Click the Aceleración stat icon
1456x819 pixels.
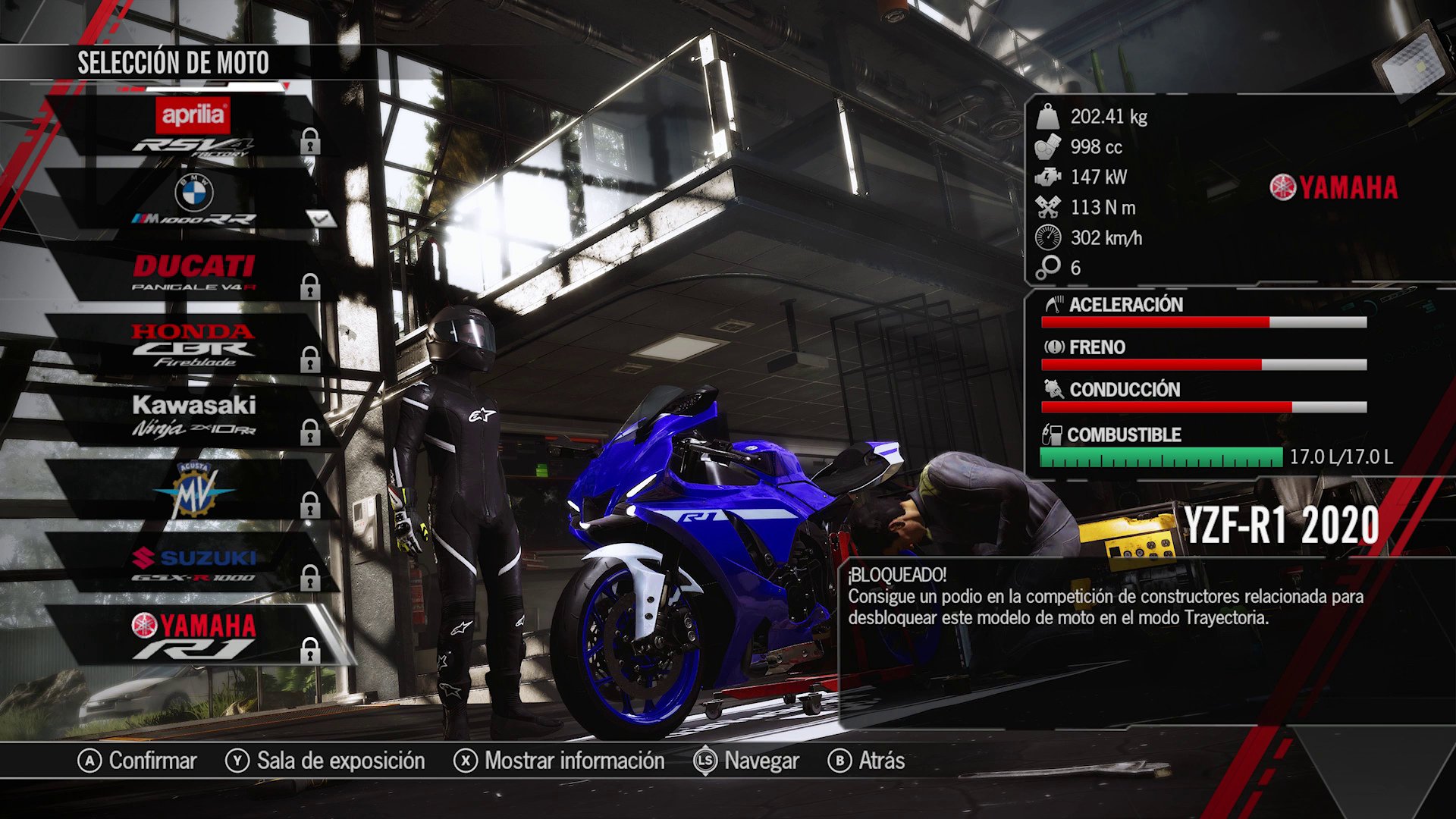pyautogui.click(x=1054, y=305)
